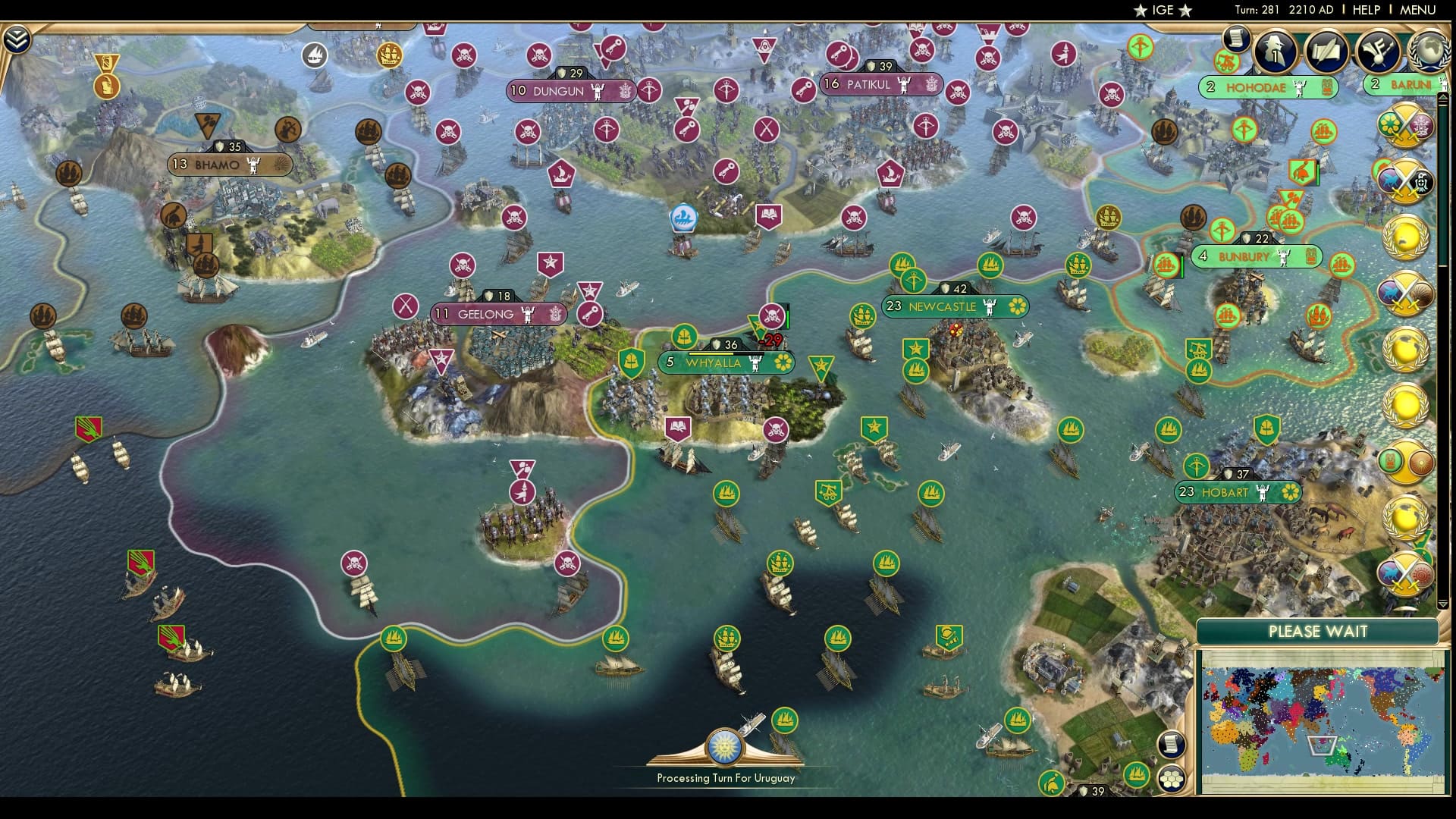The height and width of the screenshot is (819, 1456).
Task: Click the golden laurel notification icon
Action: (1405, 237)
